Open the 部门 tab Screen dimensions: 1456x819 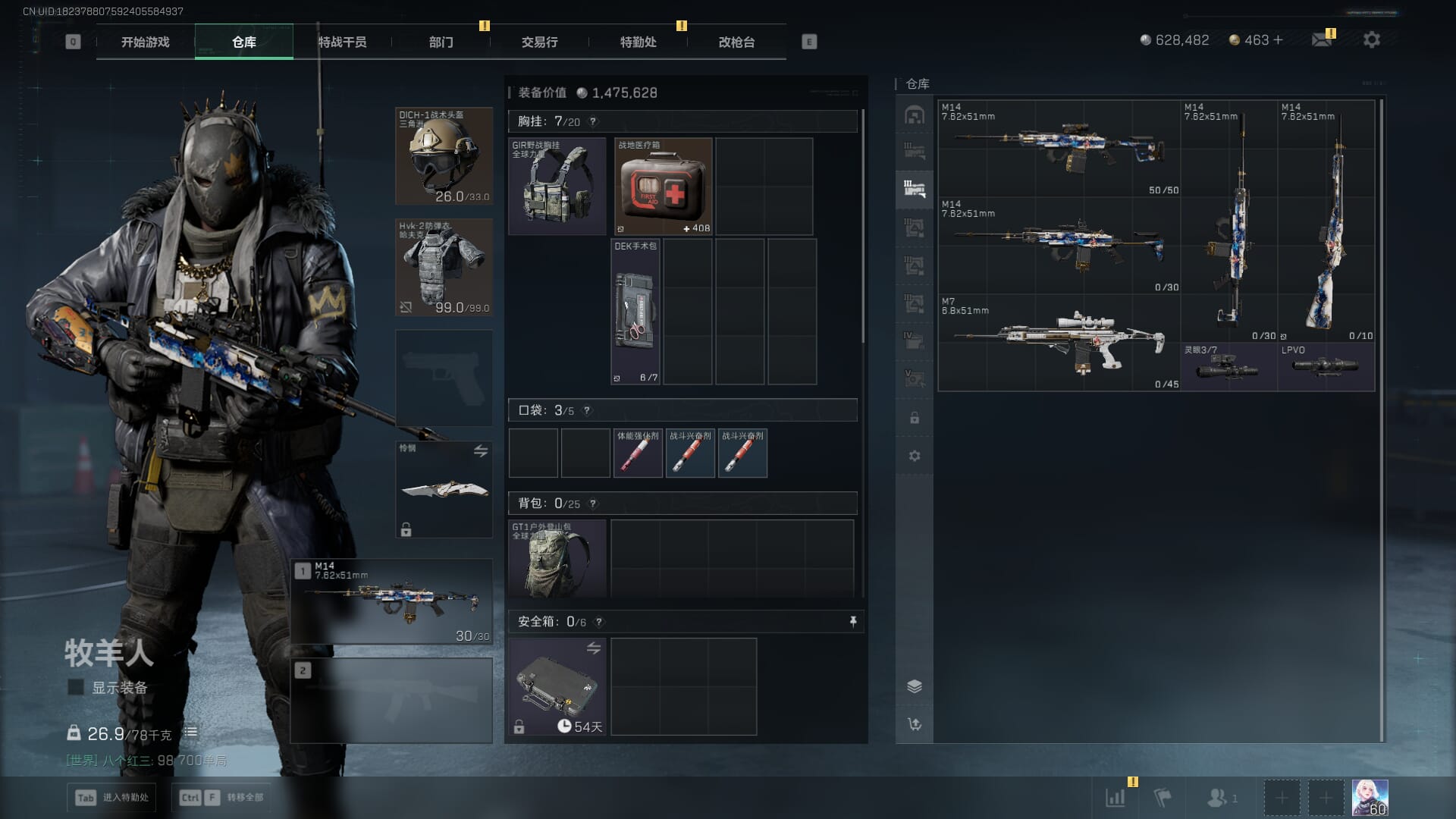click(x=441, y=42)
